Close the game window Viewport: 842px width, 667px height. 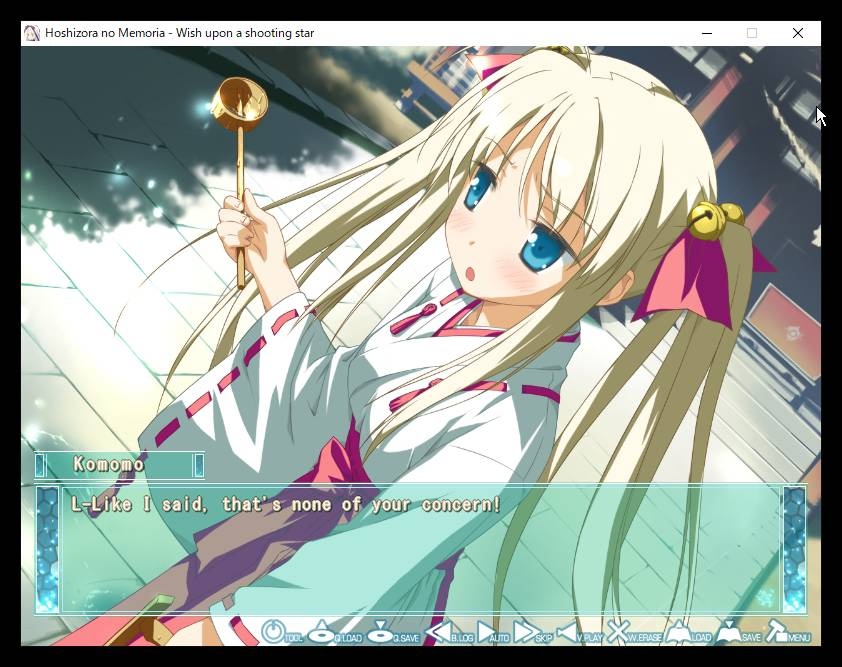797,33
